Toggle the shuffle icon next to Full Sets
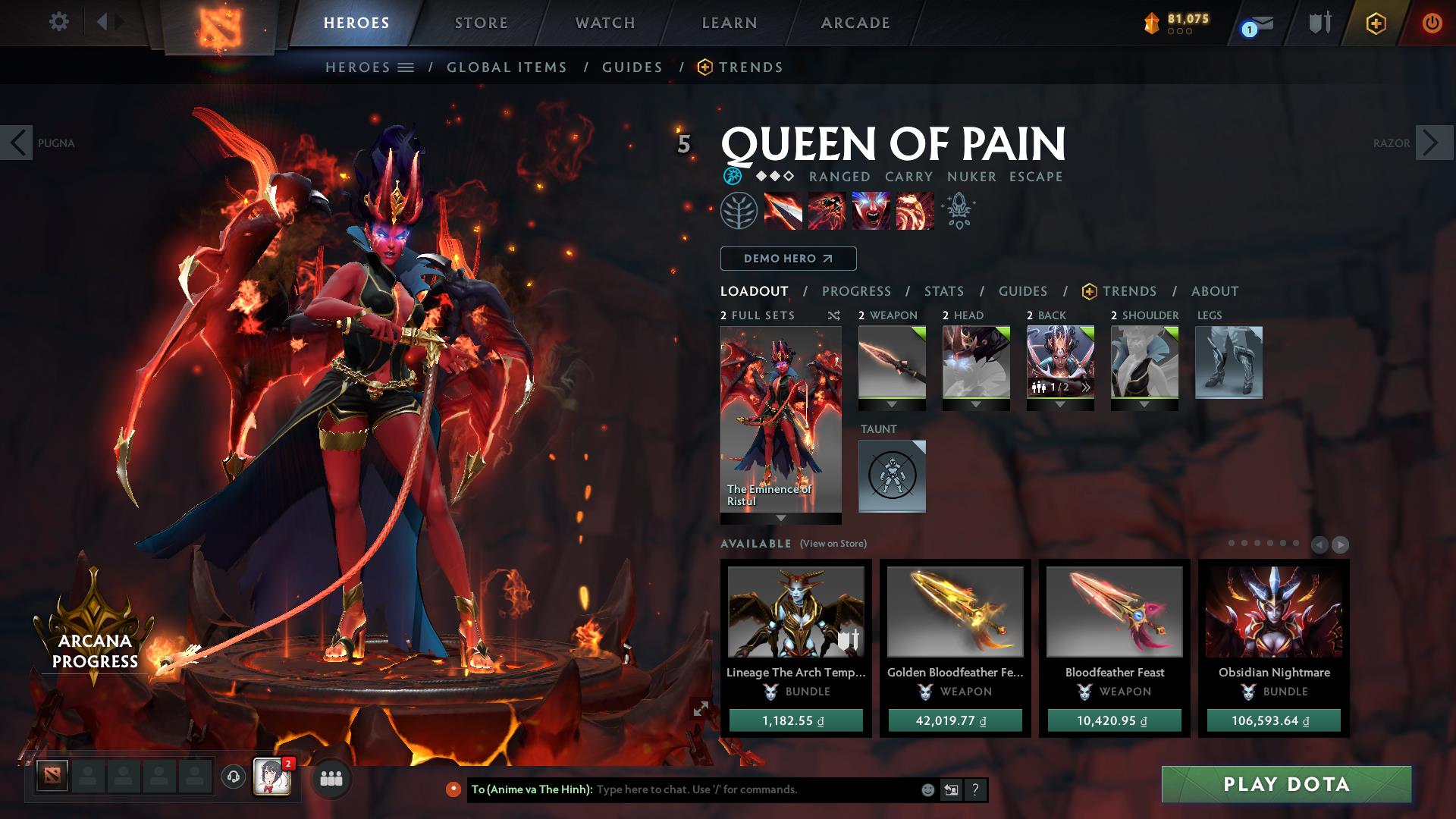The height and width of the screenshot is (819, 1456). [x=833, y=315]
